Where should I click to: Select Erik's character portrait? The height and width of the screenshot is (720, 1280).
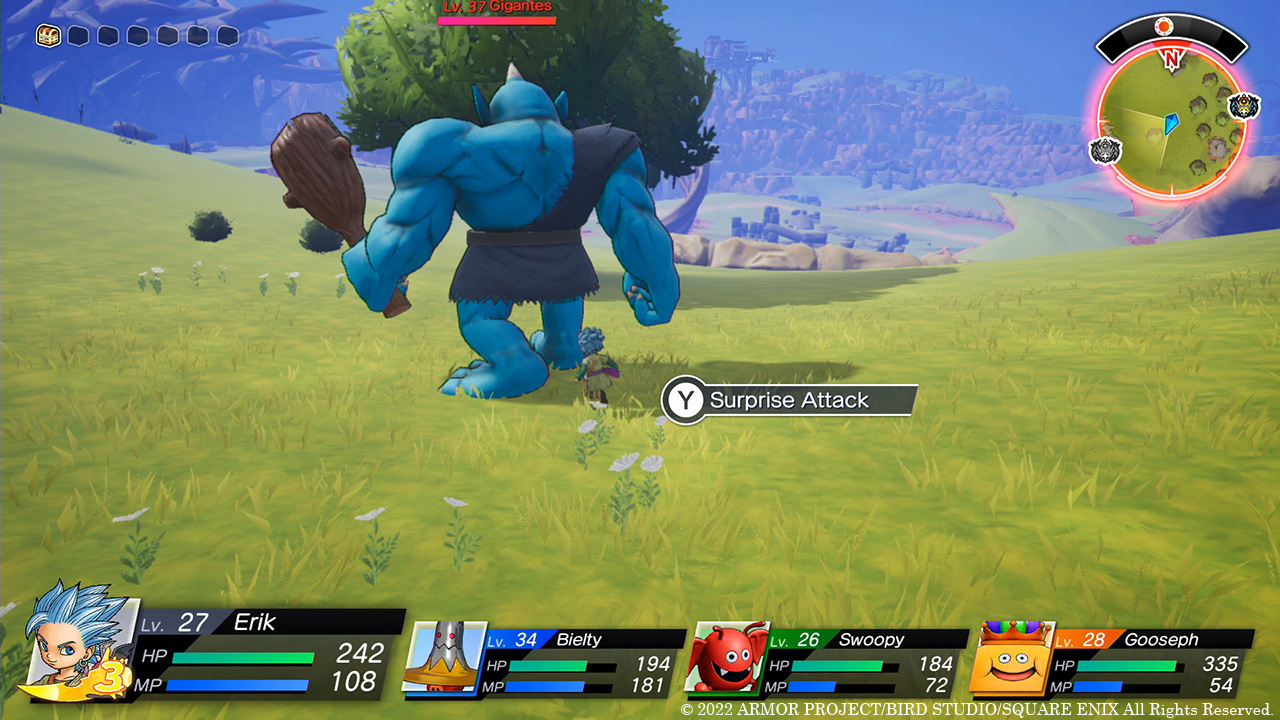76,640
